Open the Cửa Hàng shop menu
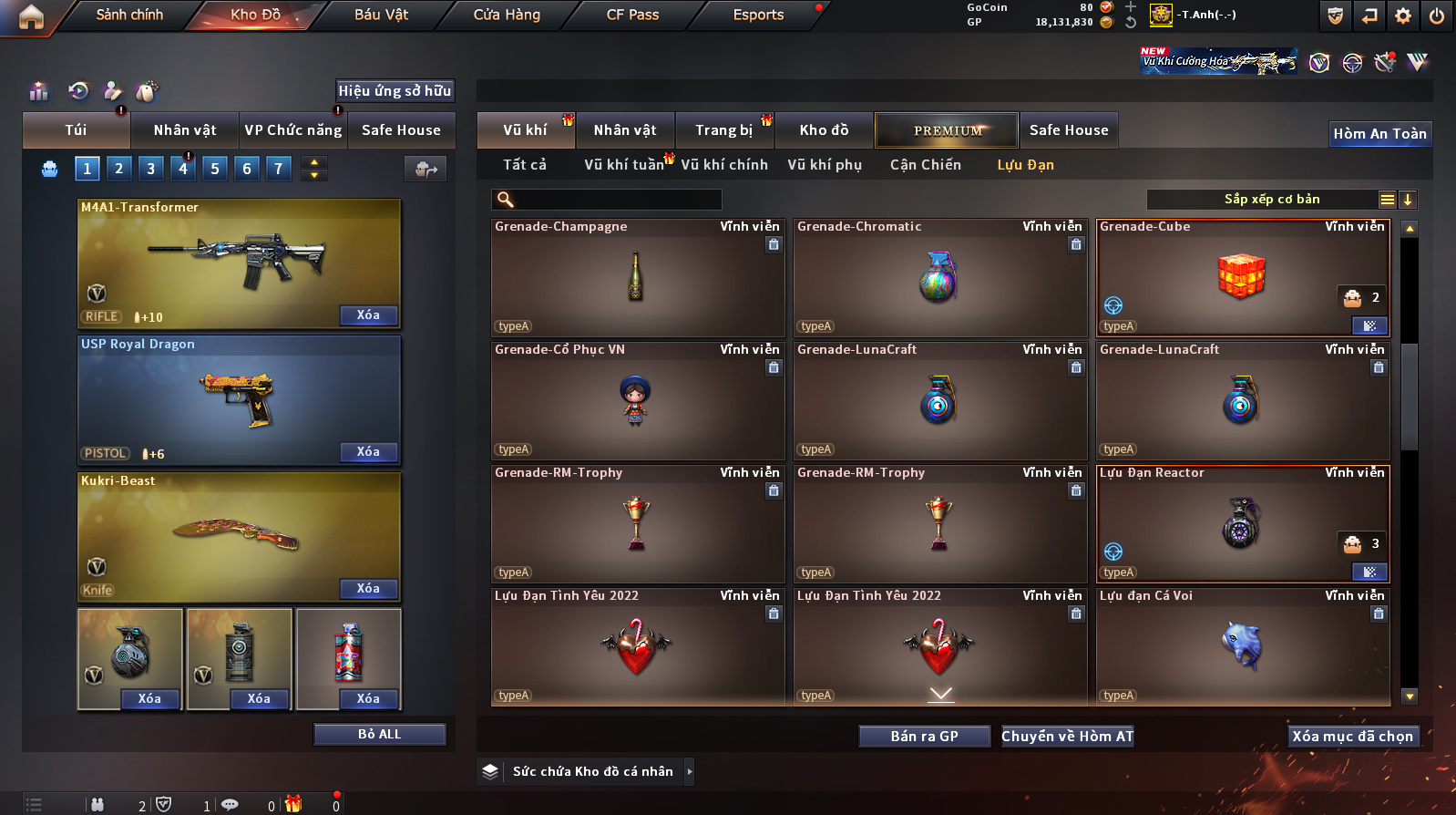Screen dimensions: 1456x815 point(507,15)
